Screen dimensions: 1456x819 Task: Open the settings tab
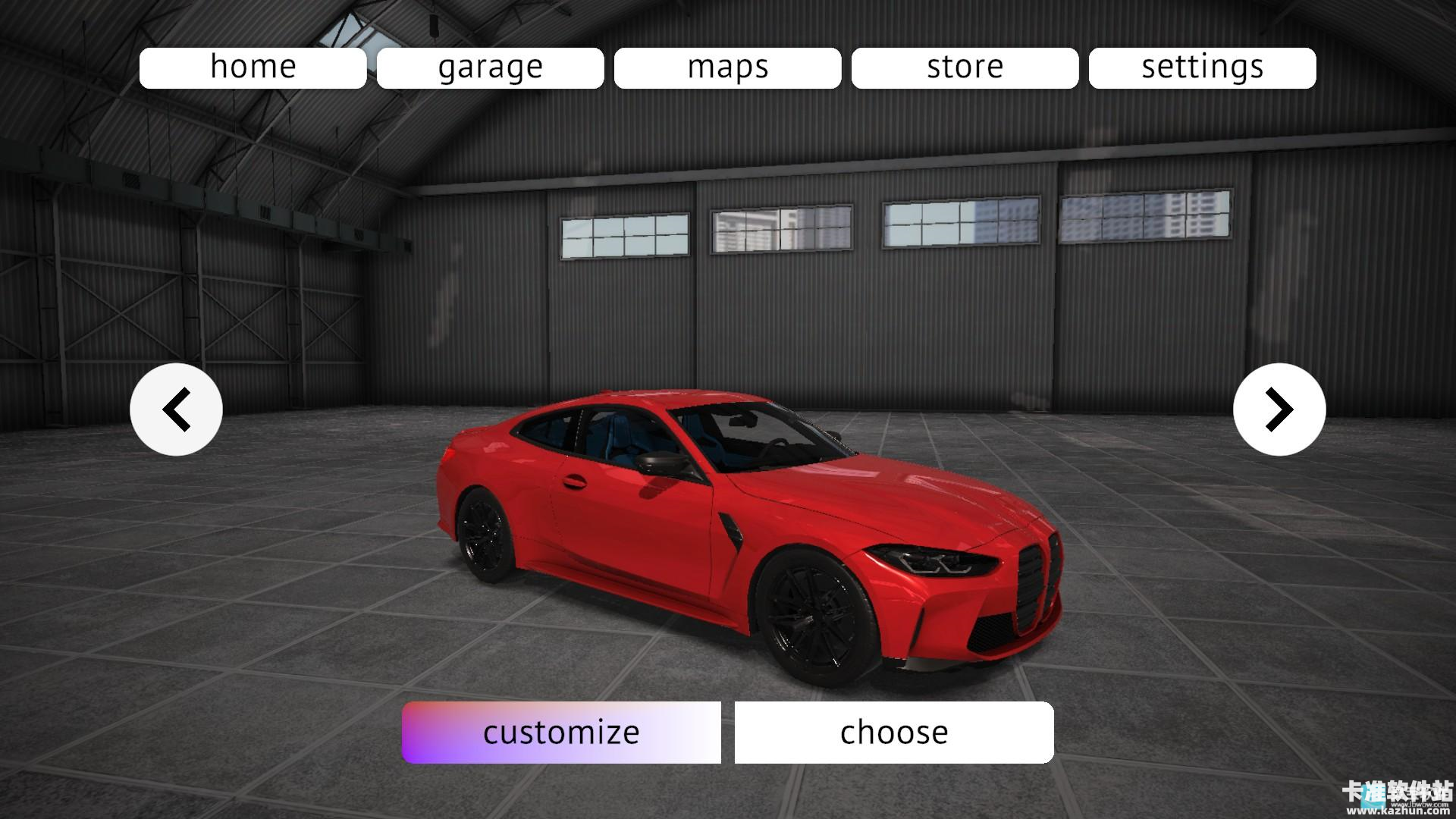(1202, 67)
